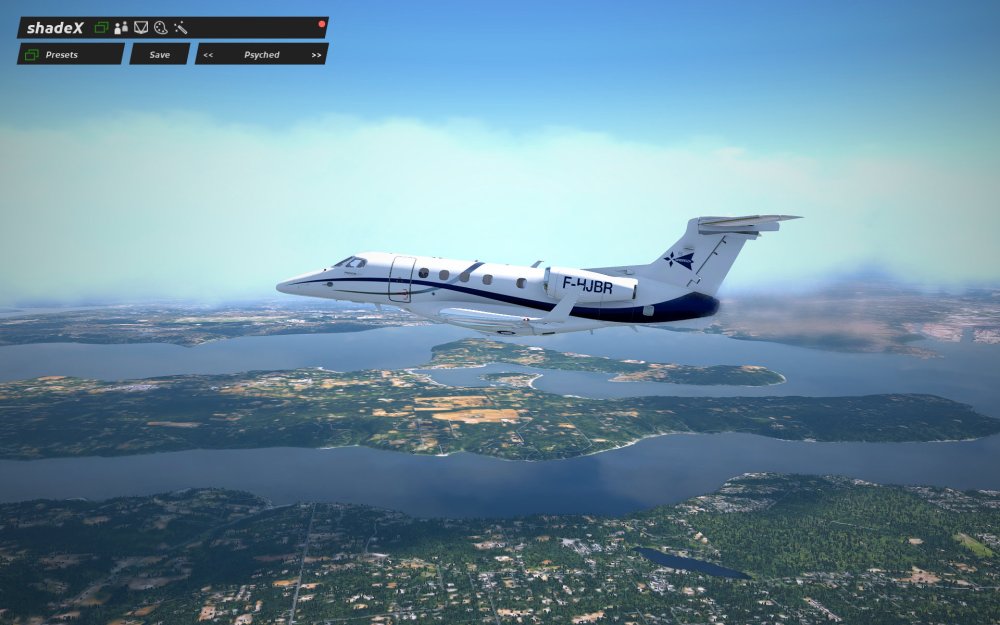
Task: Open the color palette icon
Action: 160,27
